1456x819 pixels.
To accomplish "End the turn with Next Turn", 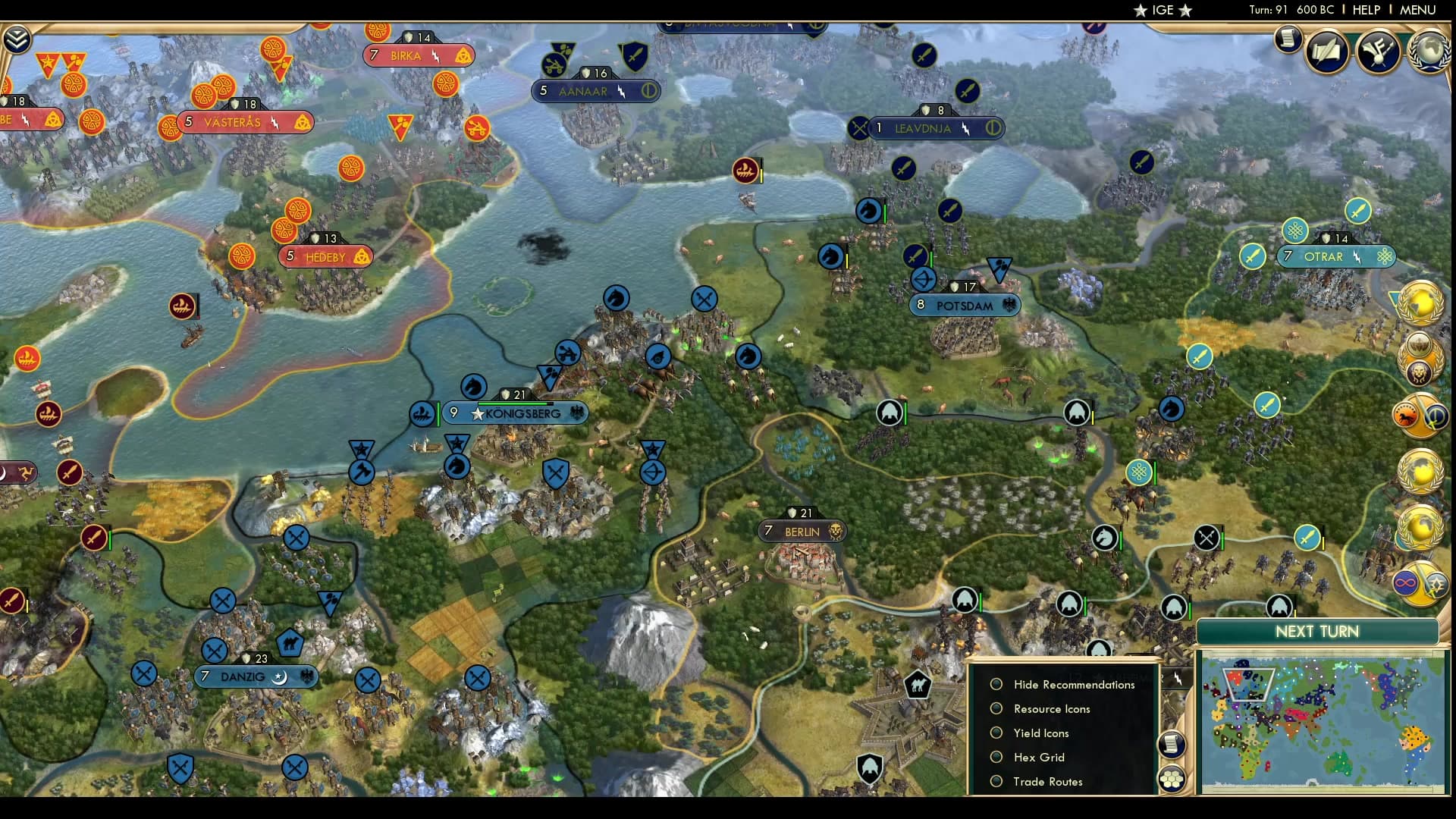I will tap(1316, 632).
